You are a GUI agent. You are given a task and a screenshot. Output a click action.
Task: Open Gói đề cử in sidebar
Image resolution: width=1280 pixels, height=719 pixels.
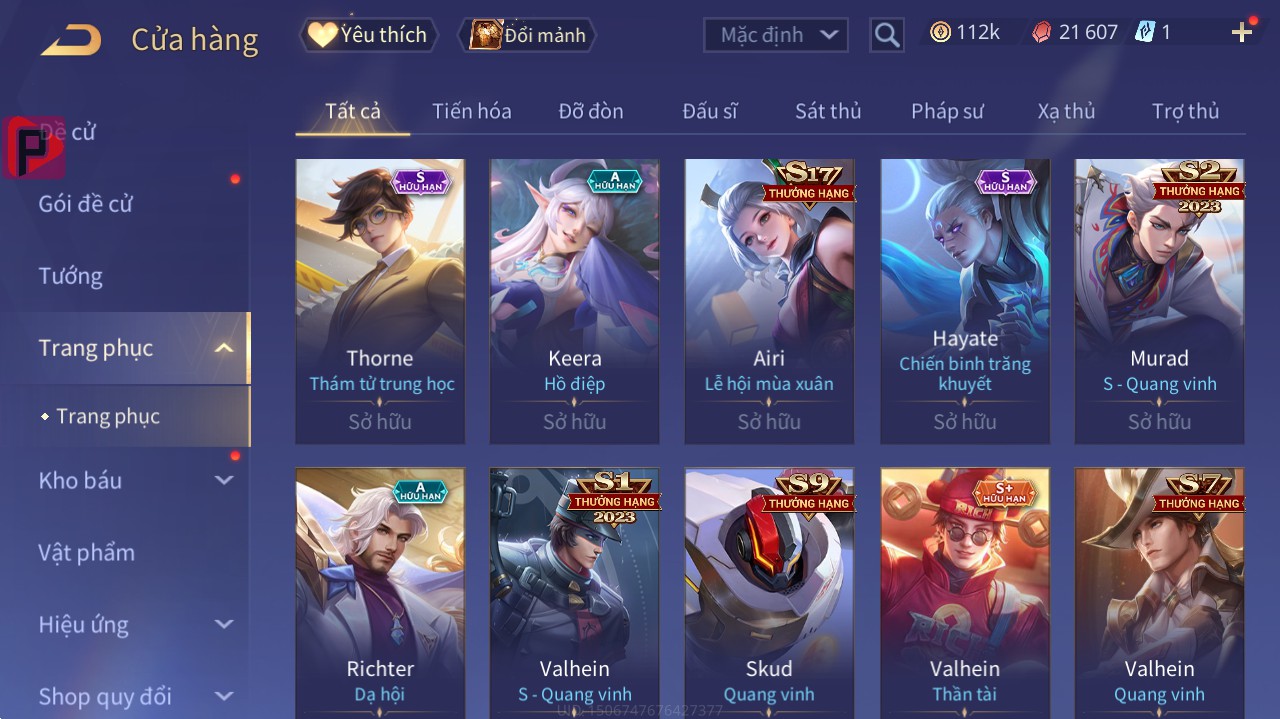tap(86, 204)
